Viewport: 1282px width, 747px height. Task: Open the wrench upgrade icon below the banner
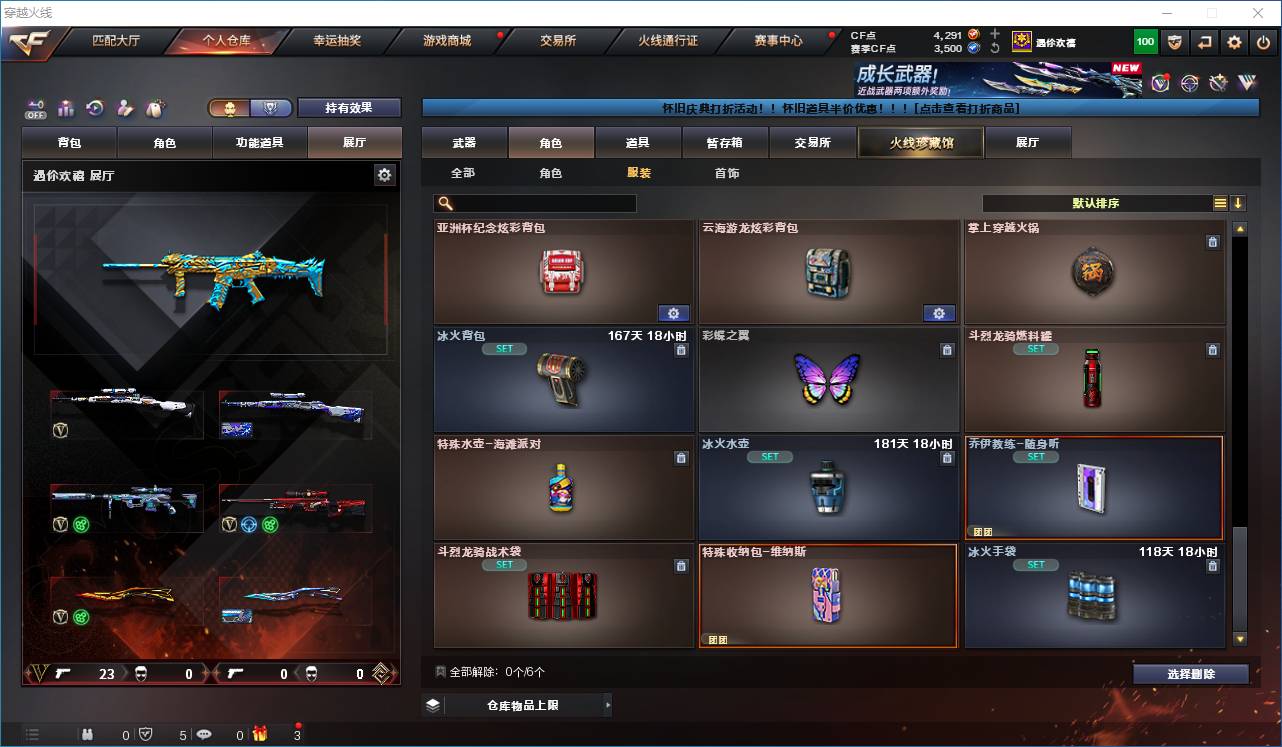1218,82
